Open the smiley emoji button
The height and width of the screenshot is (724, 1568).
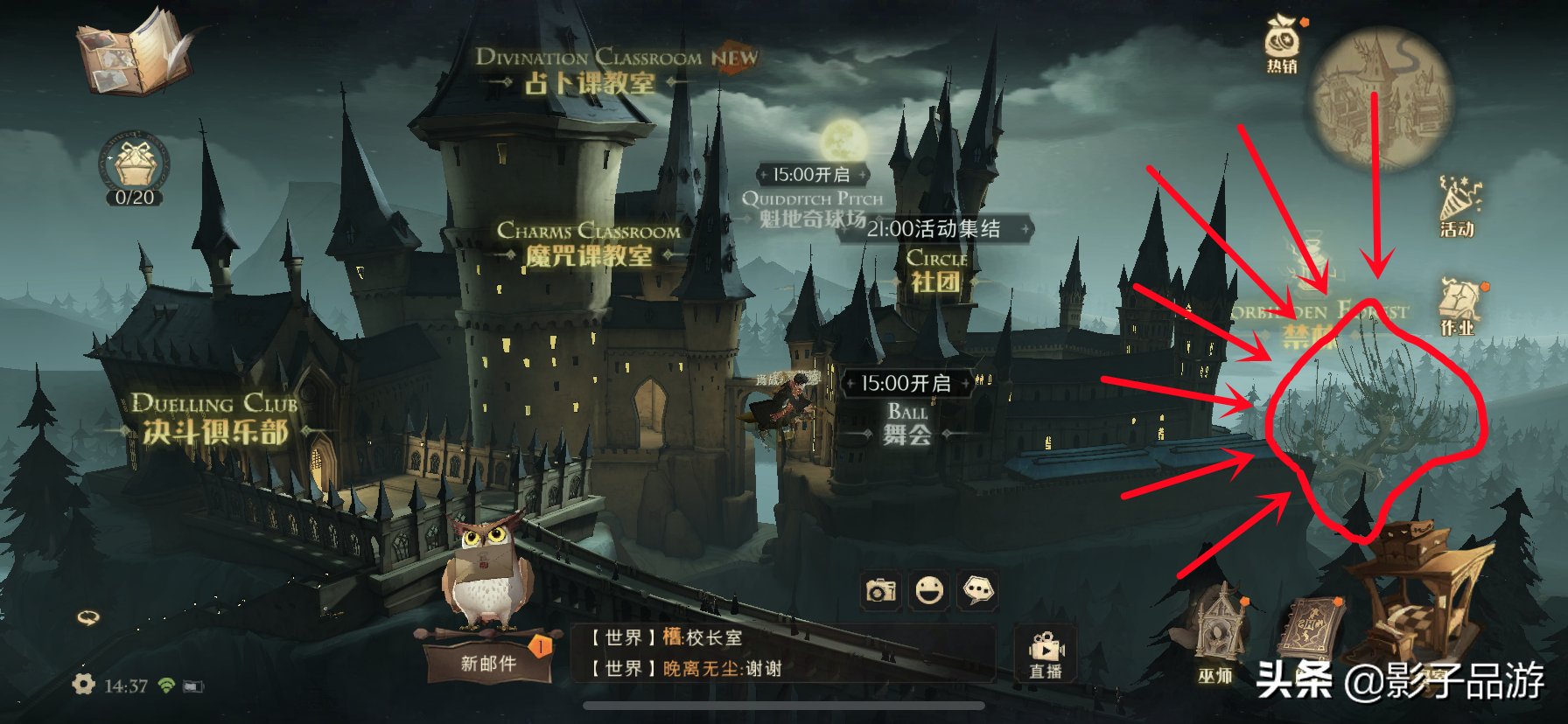[929, 591]
